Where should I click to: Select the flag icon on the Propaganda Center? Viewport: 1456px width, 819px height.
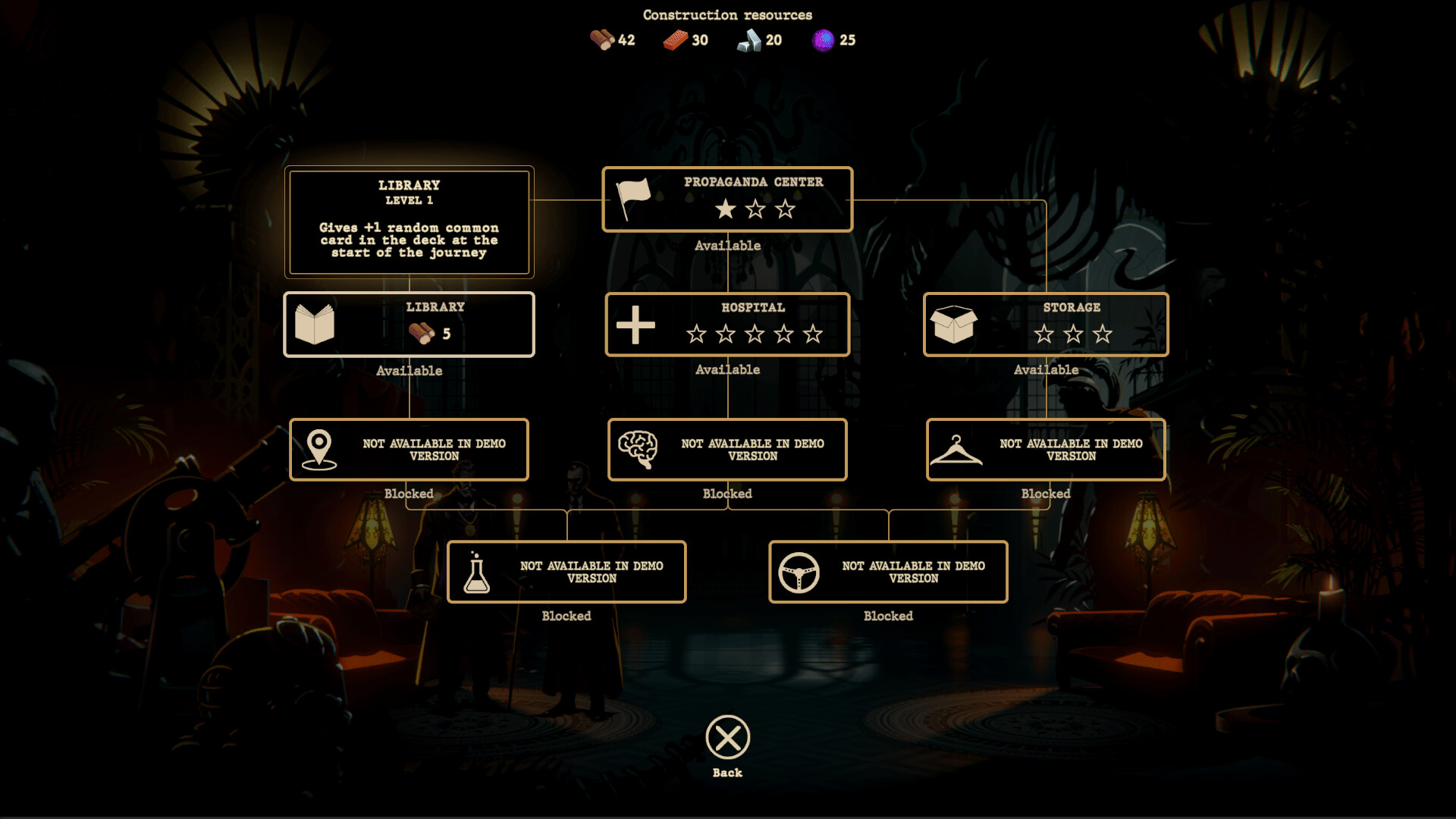coord(633,199)
